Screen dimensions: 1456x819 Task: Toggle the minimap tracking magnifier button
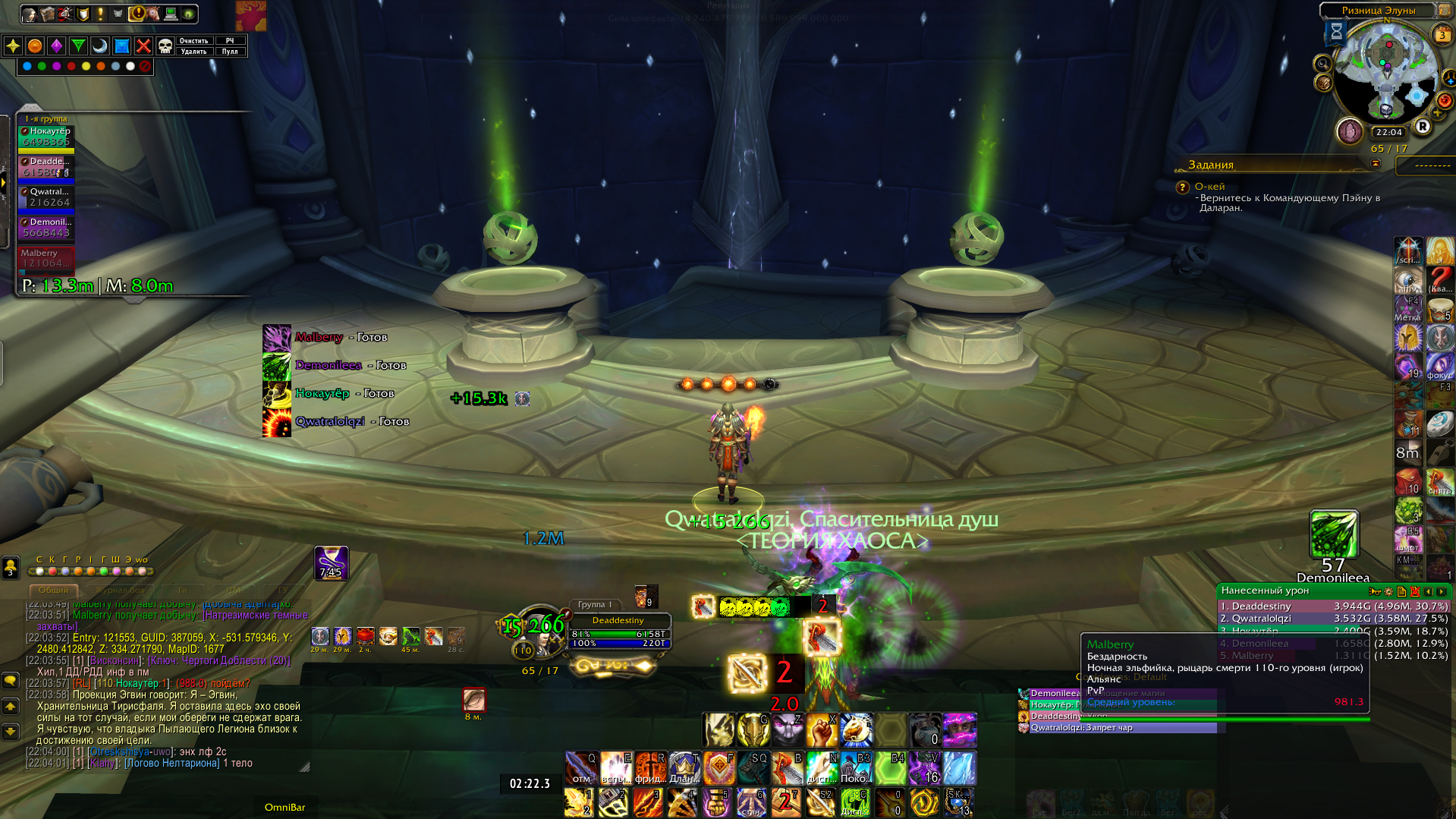pos(1322,64)
